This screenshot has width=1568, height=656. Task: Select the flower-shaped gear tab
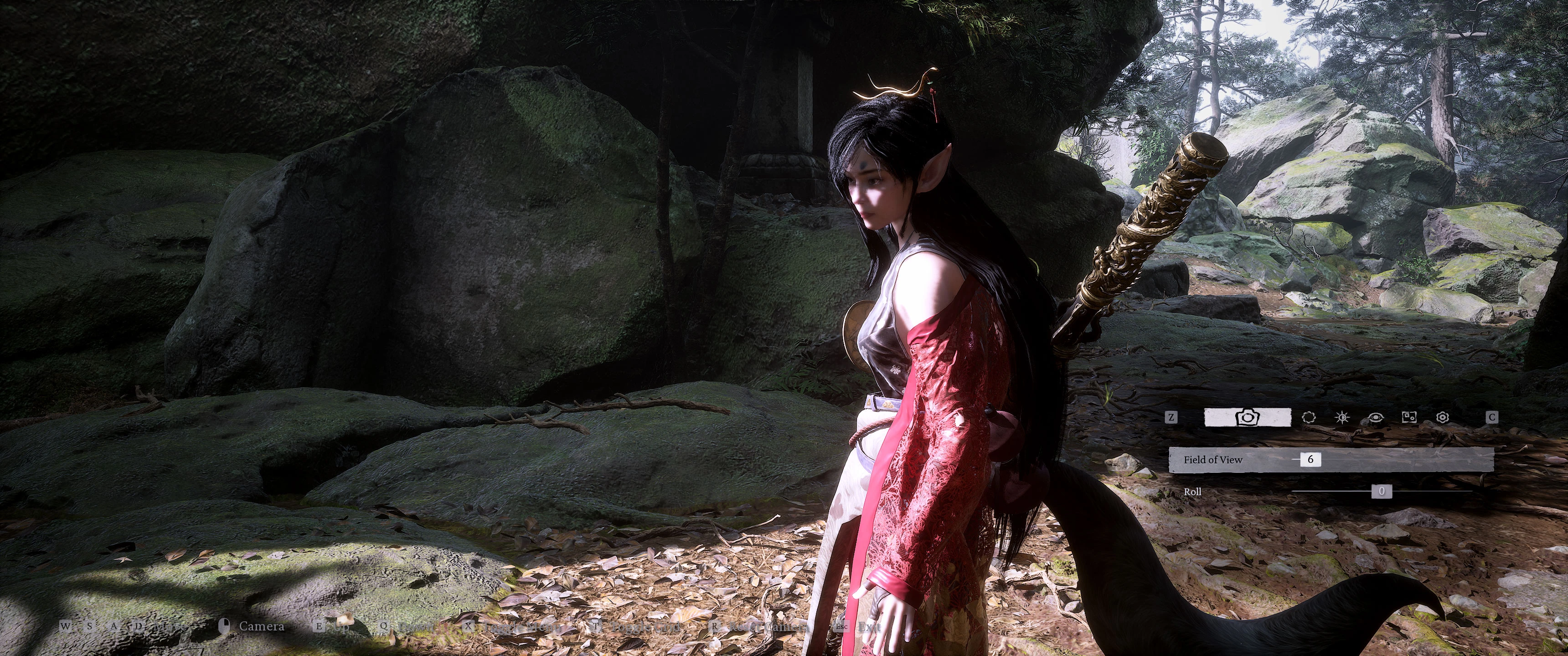point(1442,417)
